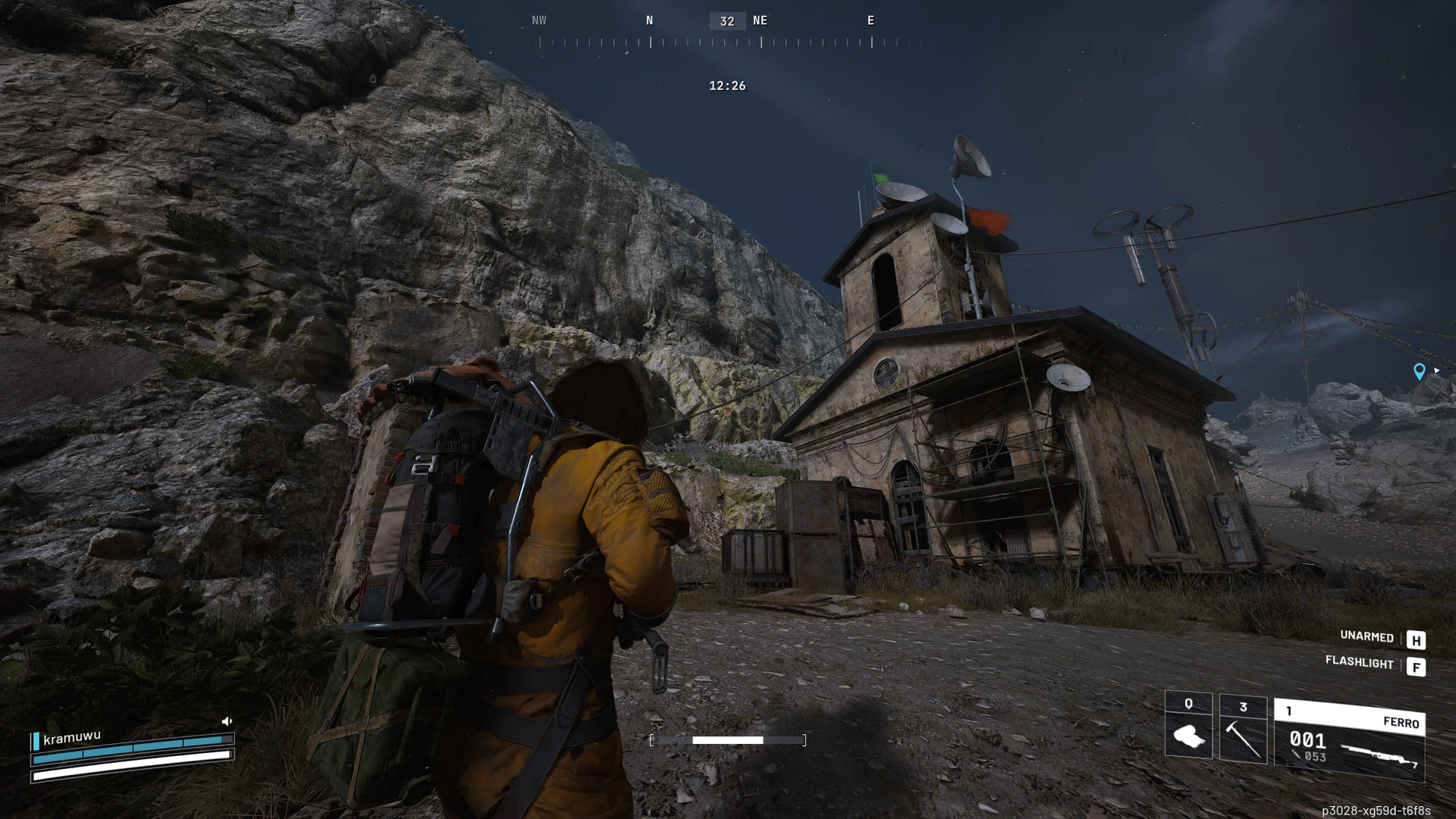
Task: Select the Ferro rifle weapon slot
Action: [1349, 741]
